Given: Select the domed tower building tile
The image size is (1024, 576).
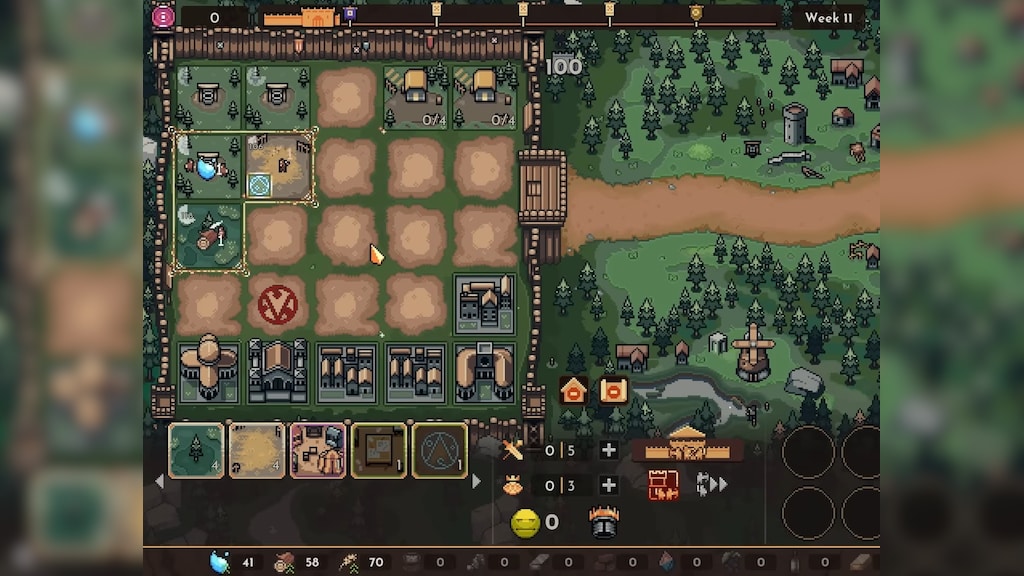Looking at the screenshot, I should coord(209,371).
